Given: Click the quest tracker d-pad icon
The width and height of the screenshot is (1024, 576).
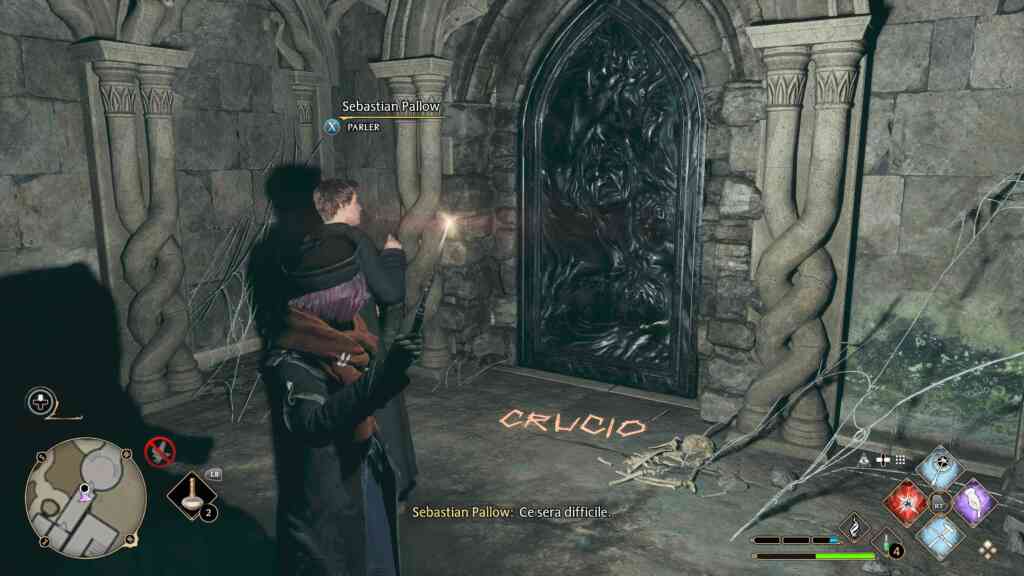Looking at the screenshot, I should [x=40, y=402].
